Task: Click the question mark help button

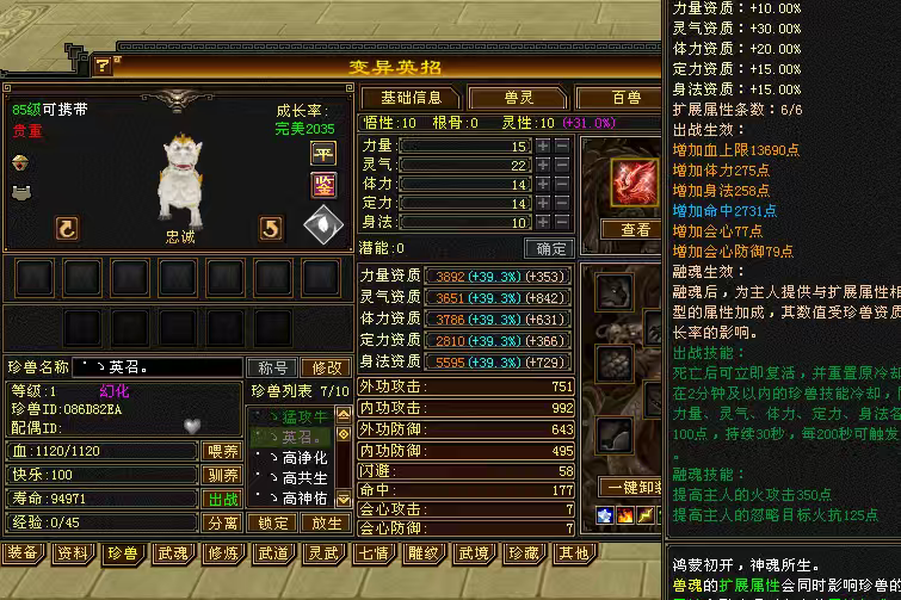Action: point(103,66)
